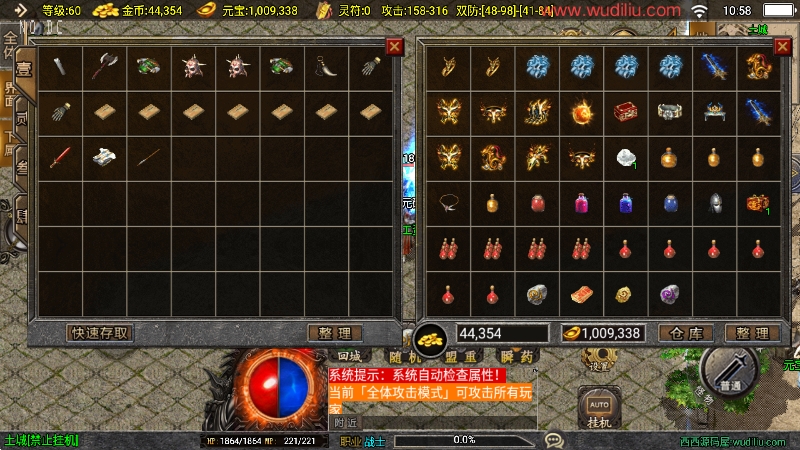Image resolution: width=800 pixels, height=450 pixels.
Task: Select the steel helmet in bag
Action: (714, 202)
